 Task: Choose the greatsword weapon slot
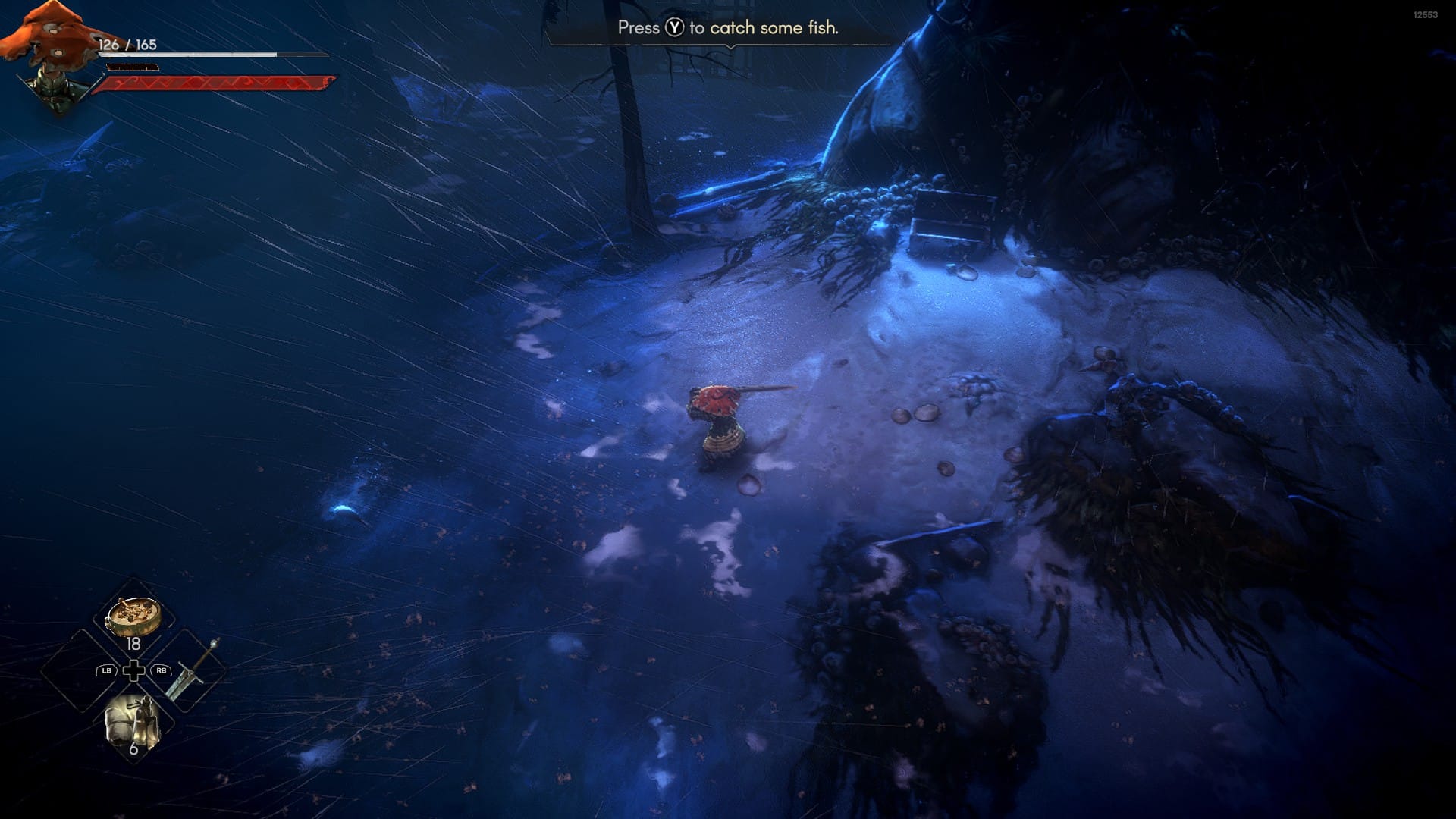pos(193,670)
